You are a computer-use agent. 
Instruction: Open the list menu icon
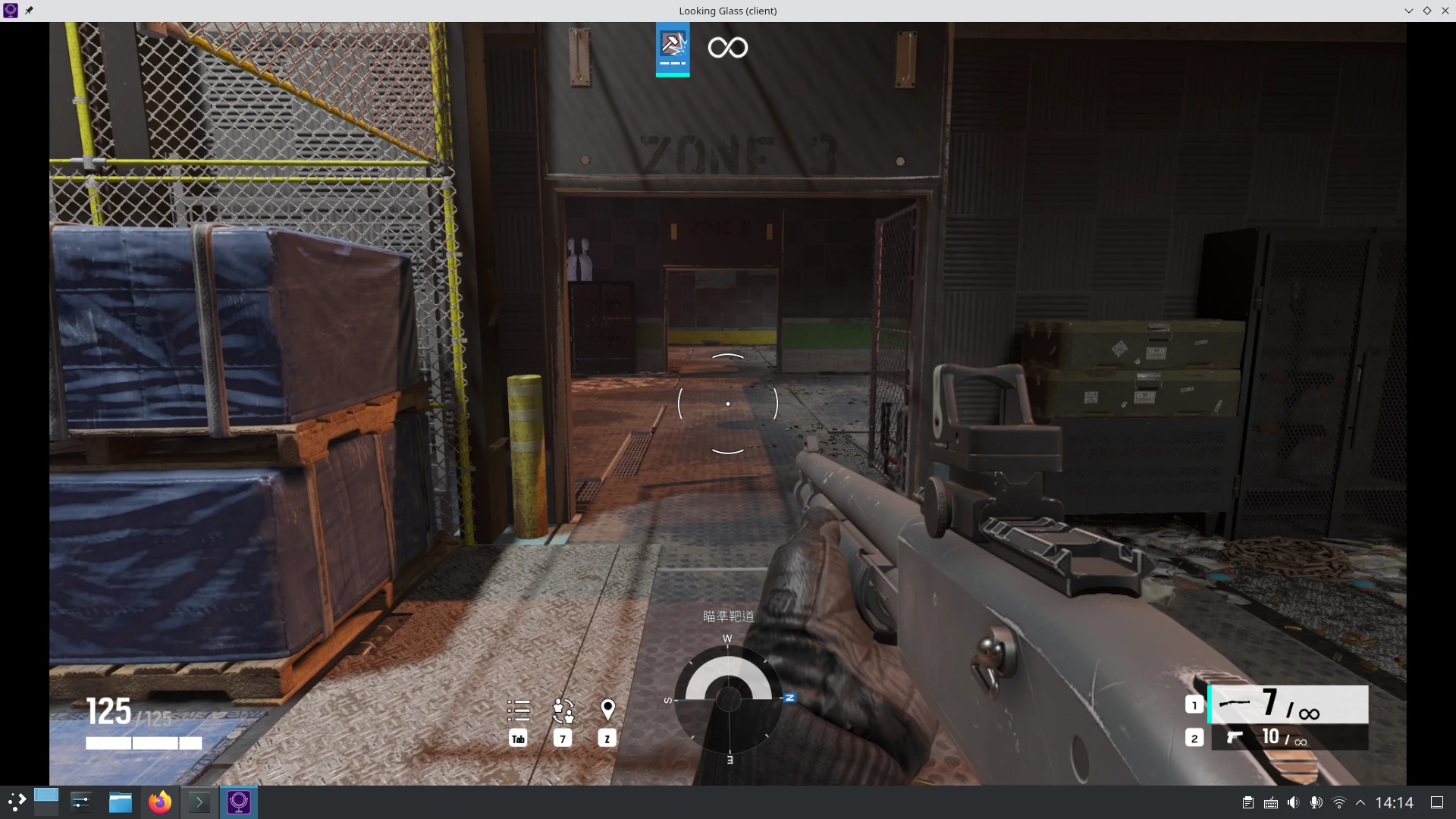pos(519,711)
